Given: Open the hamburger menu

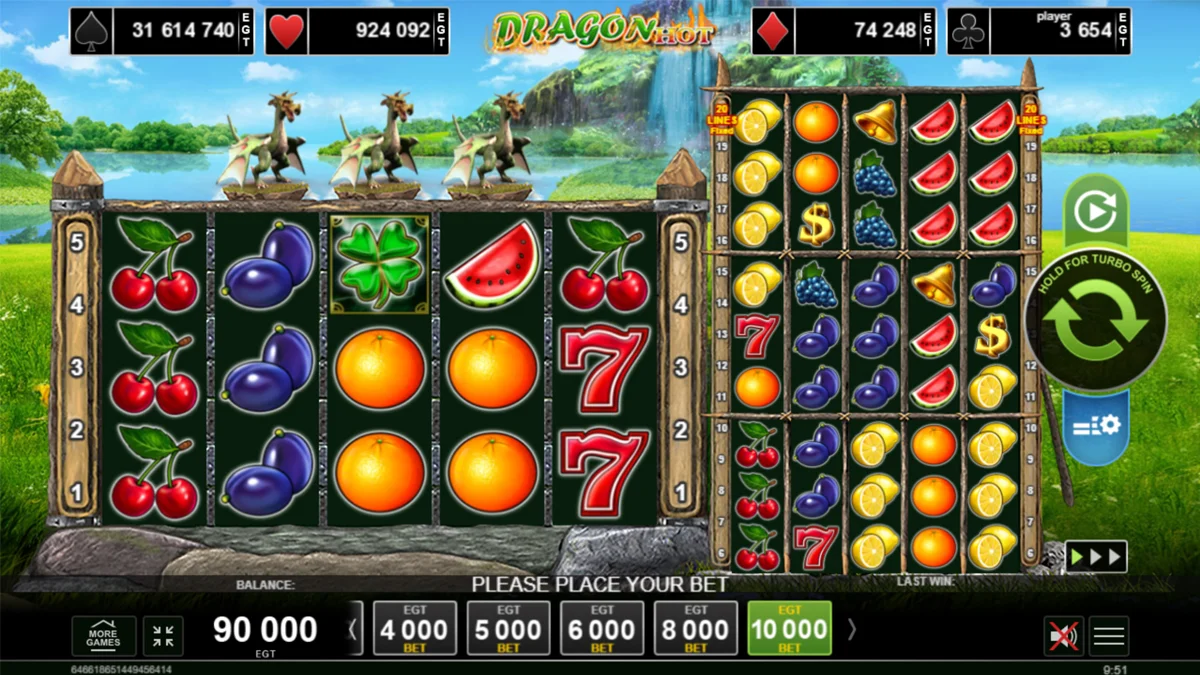Looking at the screenshot, I should coord(1109,636).
